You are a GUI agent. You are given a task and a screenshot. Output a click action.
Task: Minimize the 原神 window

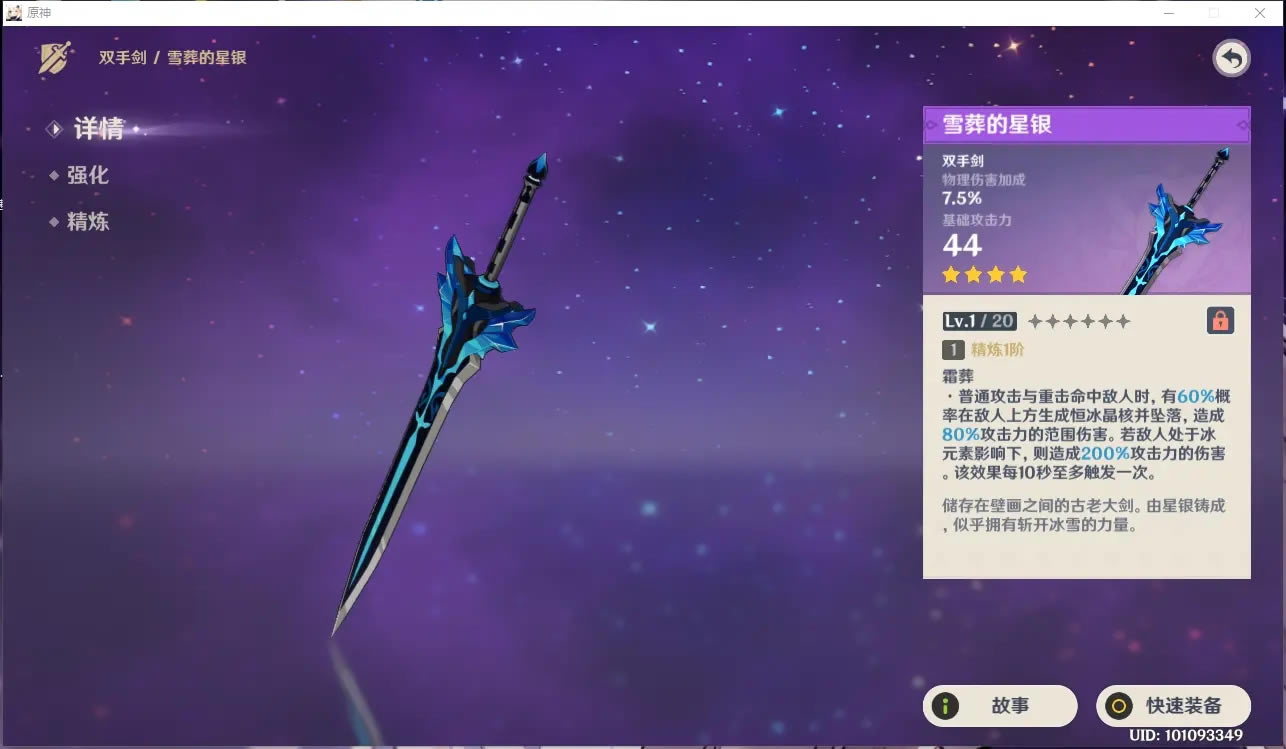pyautogui.click(x=1169, y=13)
